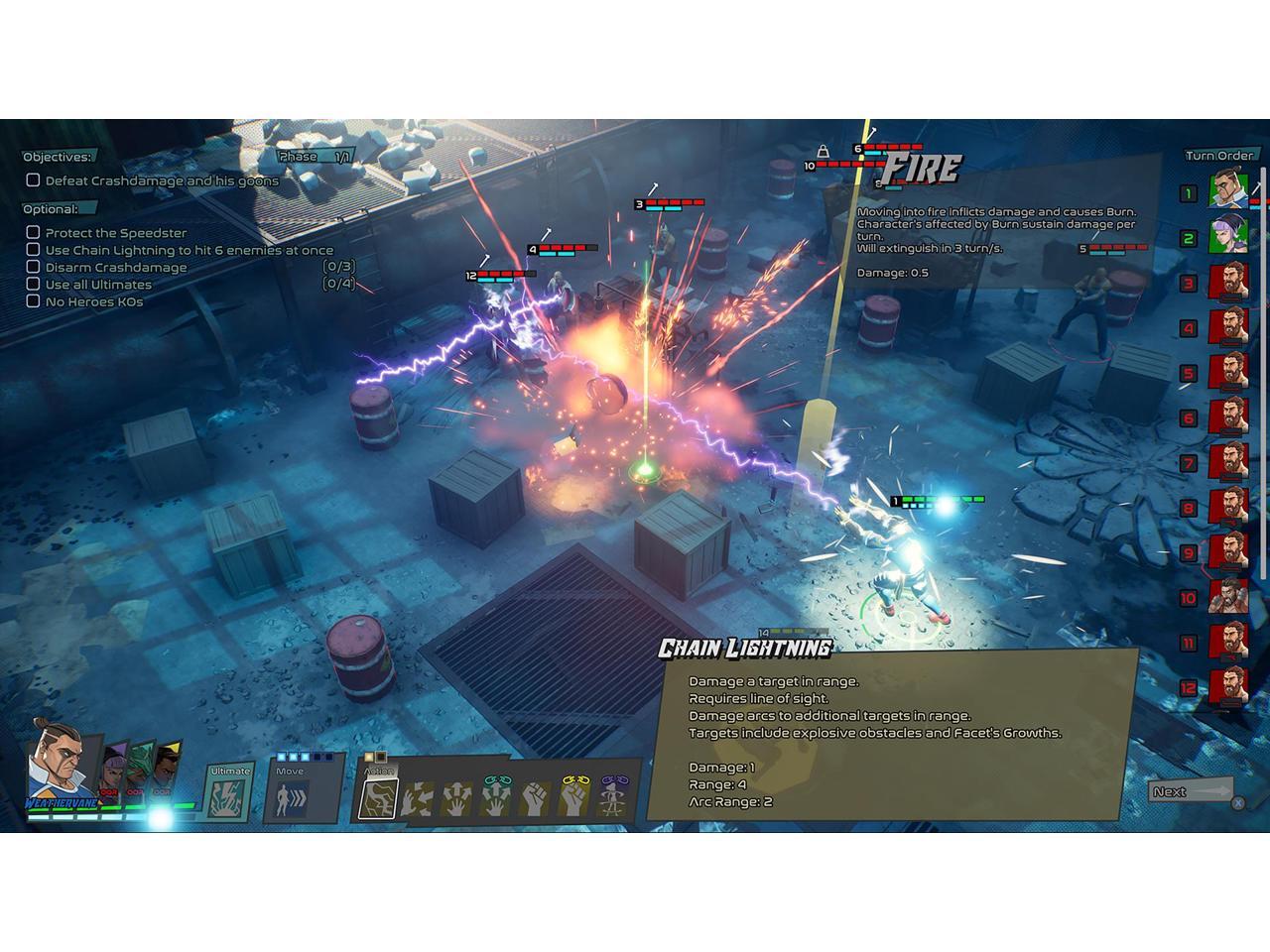
Task: Pick Weathervane's portrait in turn order
Action: (x=1228, y=190)
